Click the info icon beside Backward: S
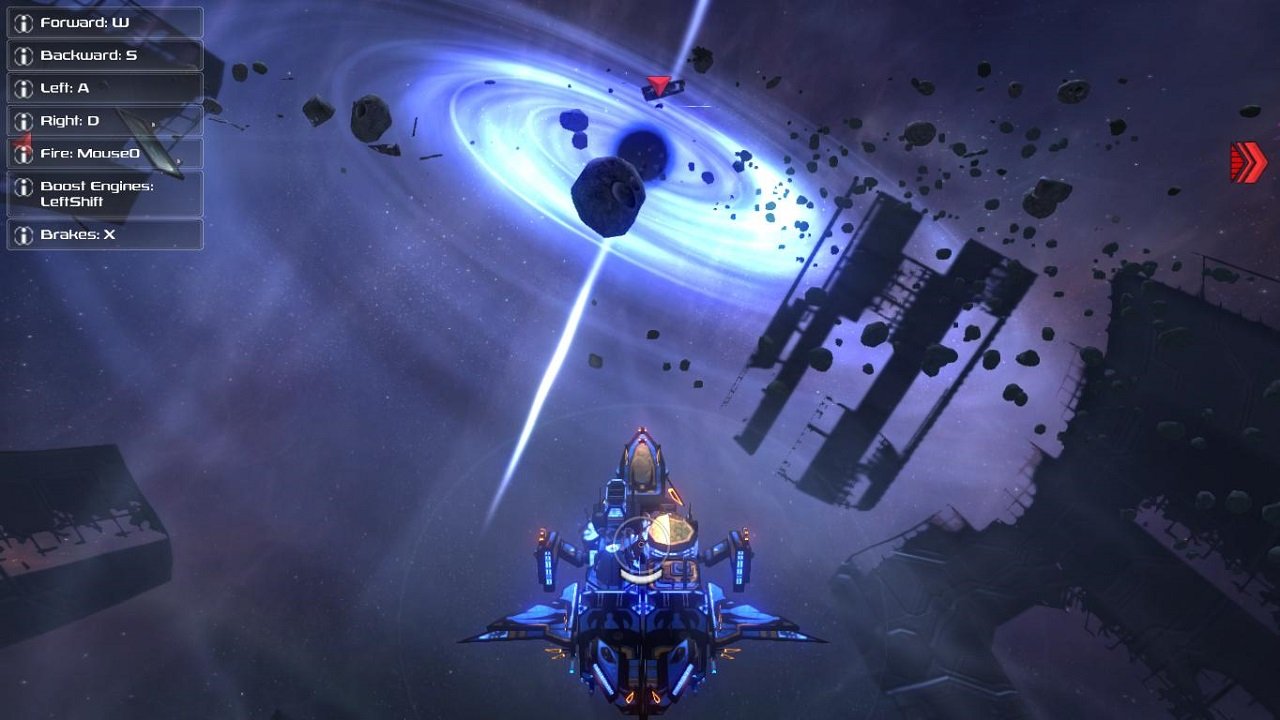This screenshot has width=1280, height=720. click(x=22, y=55)
